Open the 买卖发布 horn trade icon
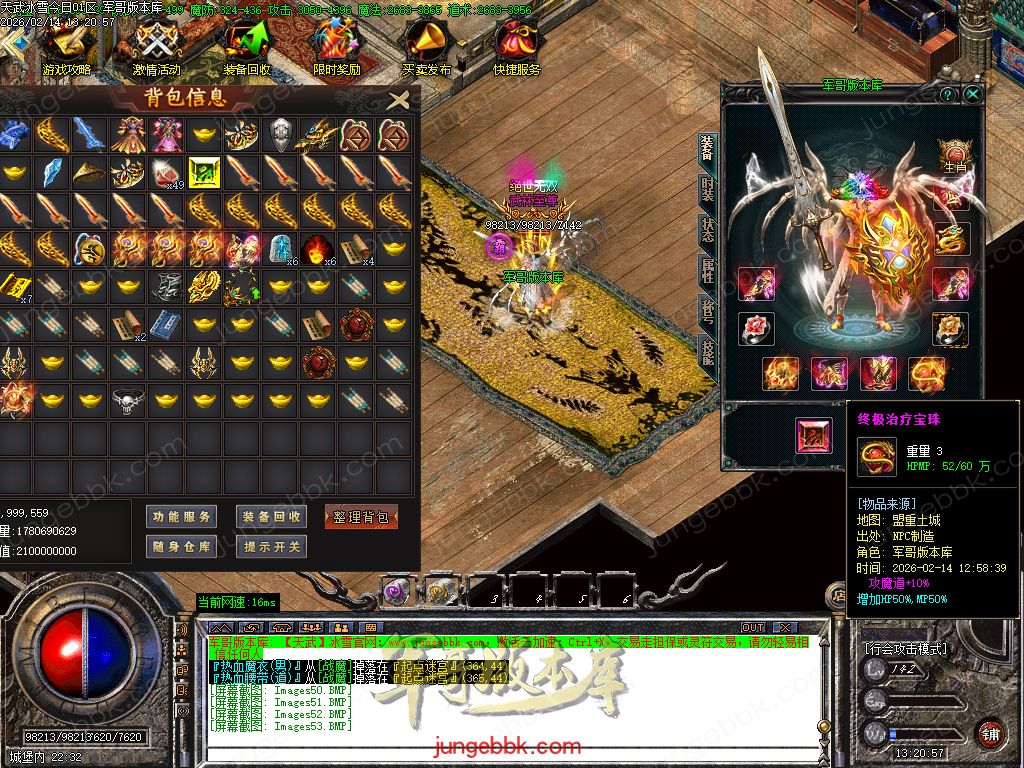The image size is (1024, 768). pos(427,45)
